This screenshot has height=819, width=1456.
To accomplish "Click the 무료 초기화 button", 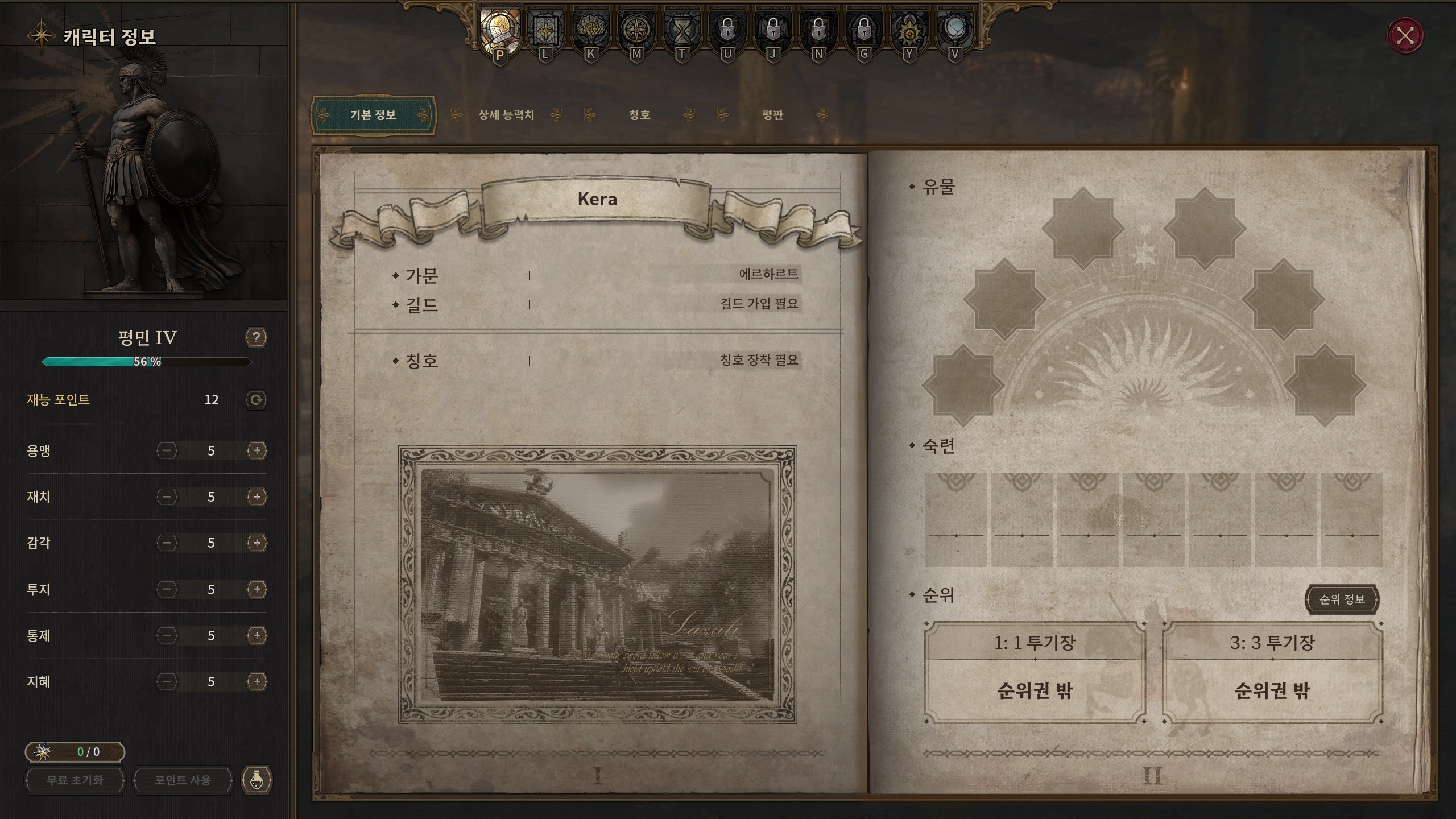I will pos(75,780).
